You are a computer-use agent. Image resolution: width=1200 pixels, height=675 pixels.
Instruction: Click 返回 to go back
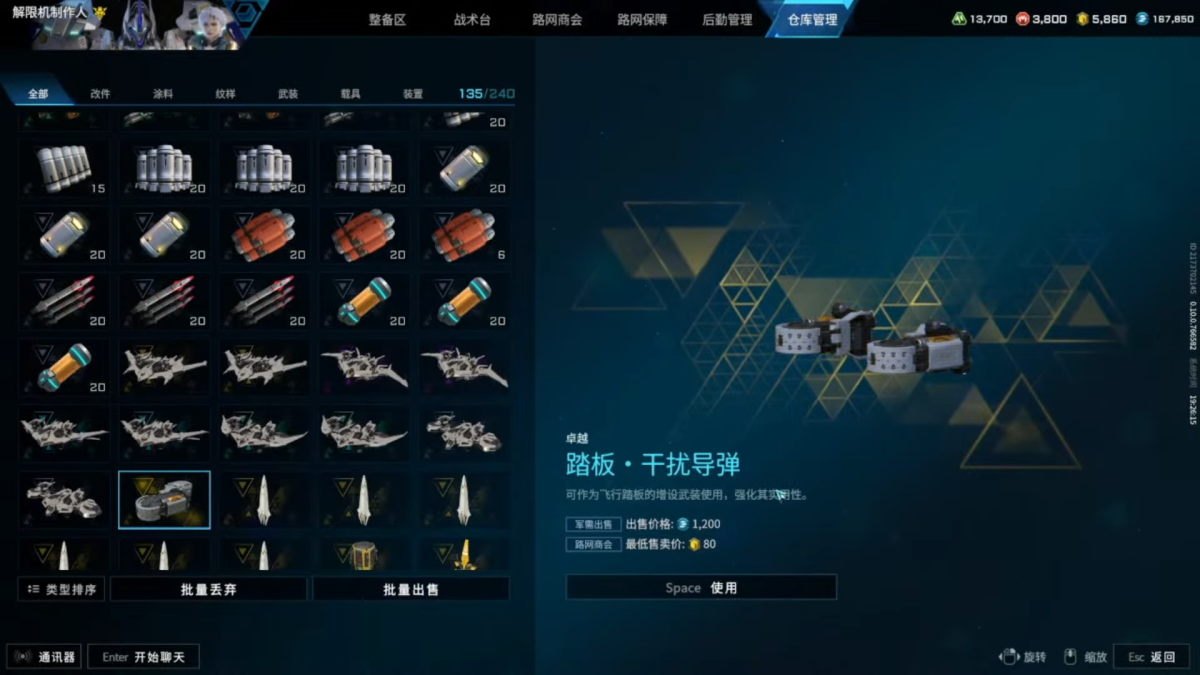click(x=1152, y=657)
